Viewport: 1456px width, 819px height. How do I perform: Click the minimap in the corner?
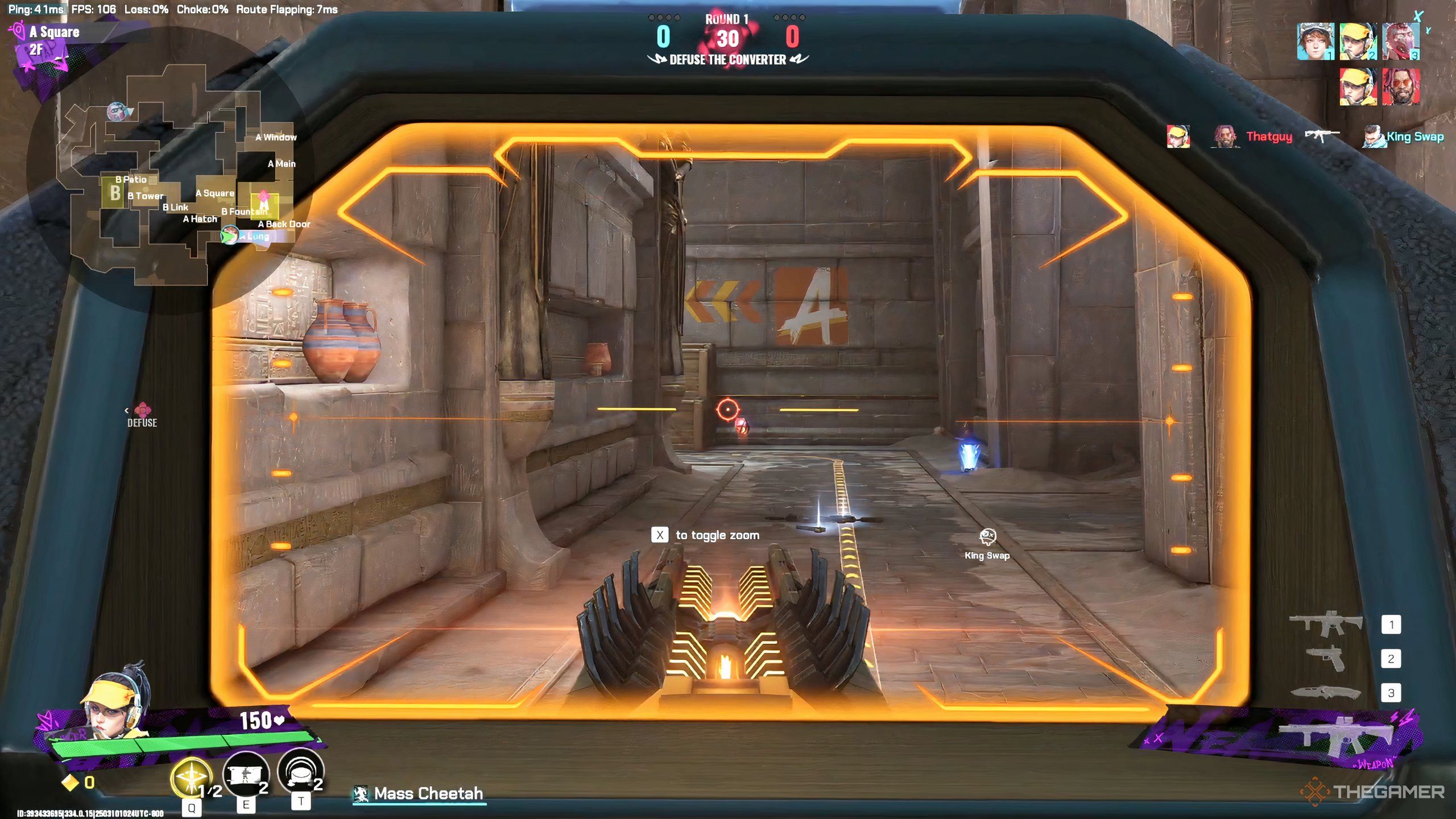click(x=171, y=171)
